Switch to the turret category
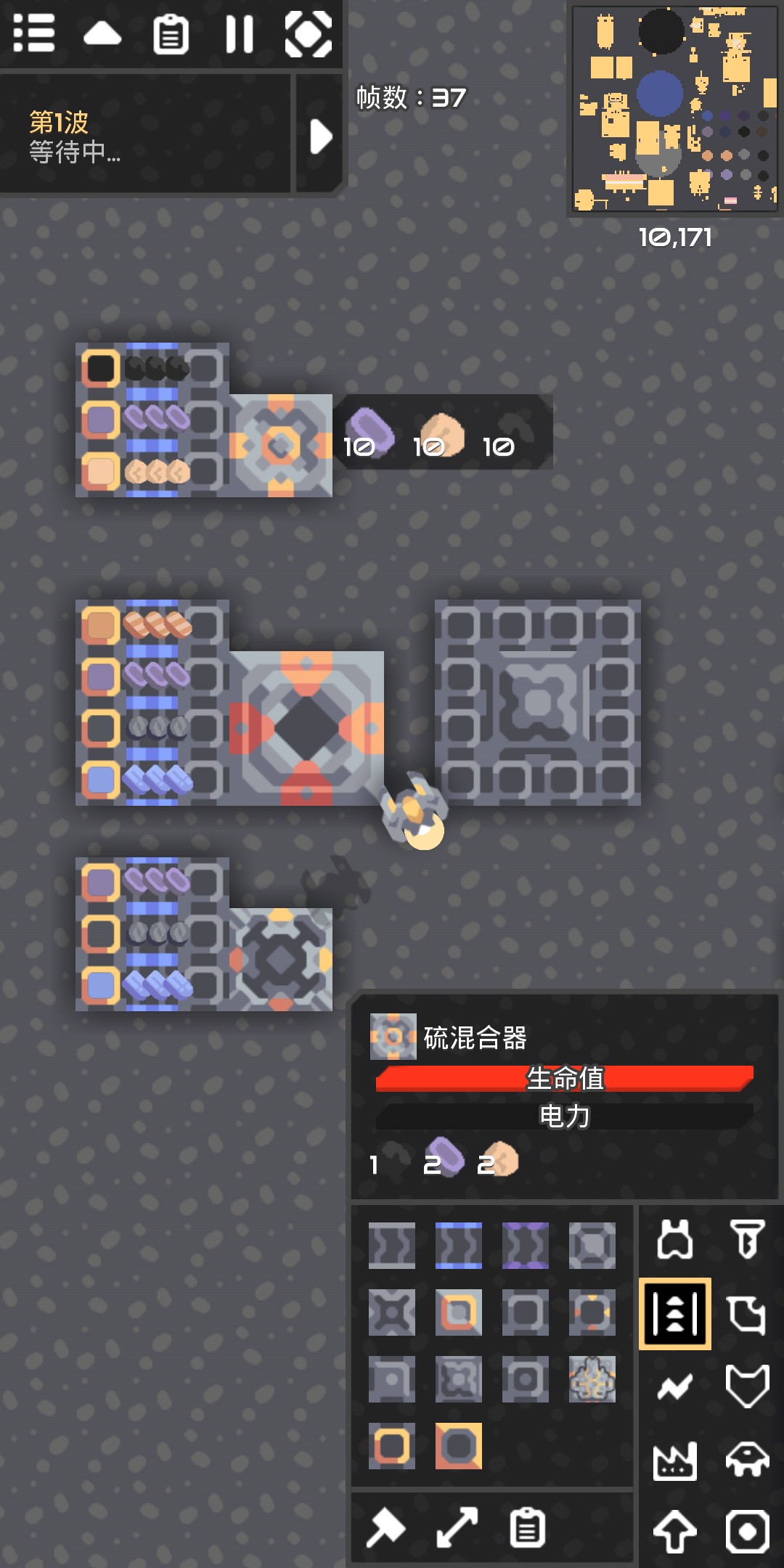 [675, 1240]
